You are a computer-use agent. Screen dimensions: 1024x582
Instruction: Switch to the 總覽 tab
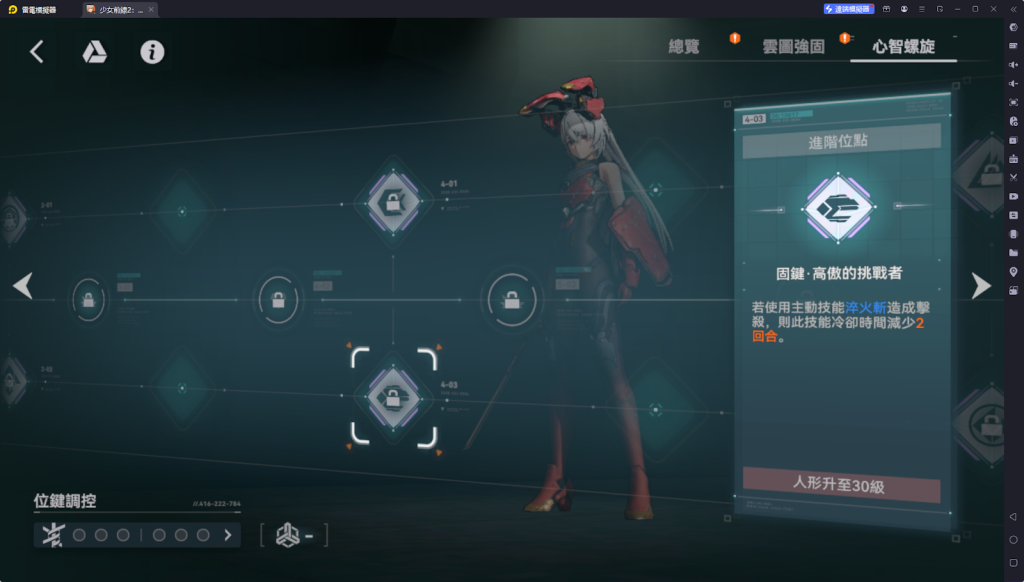point(690,46)
